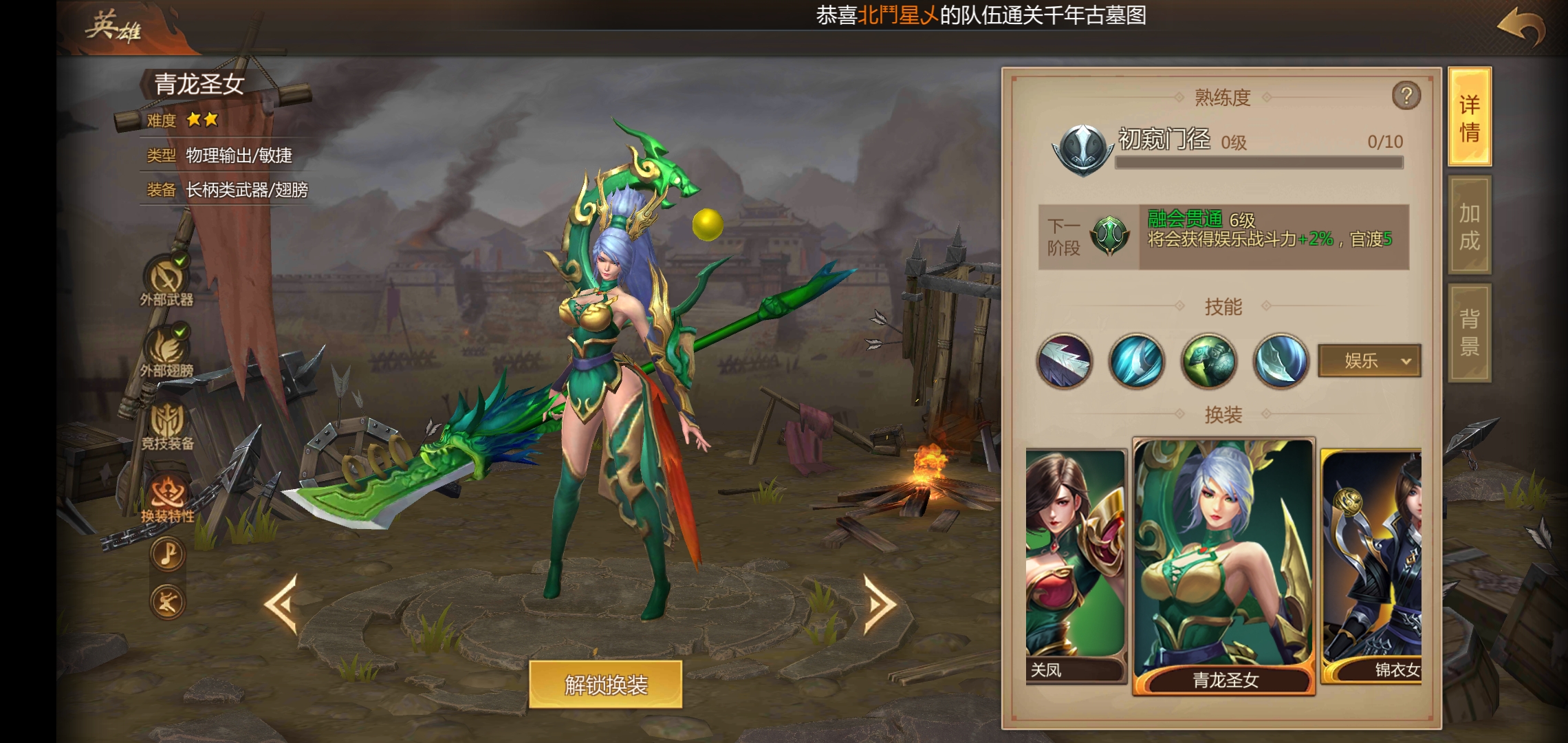Switch to the previous hero with left arrow

tap(282, 603)
